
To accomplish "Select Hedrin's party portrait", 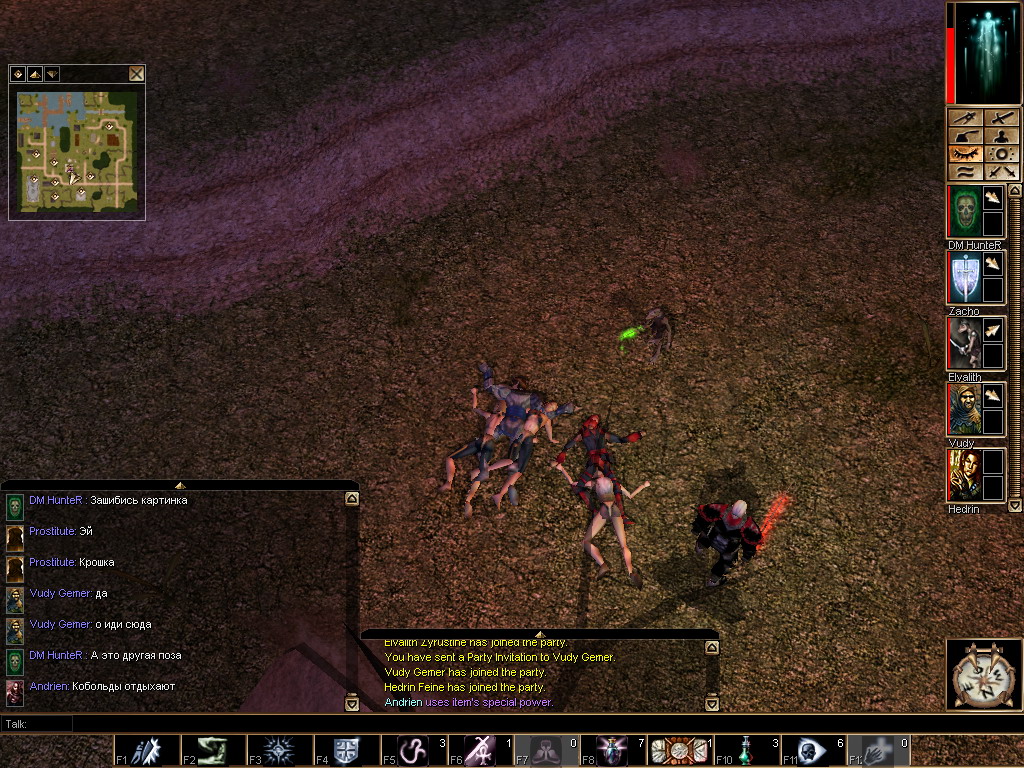I will tap(963, 475).
